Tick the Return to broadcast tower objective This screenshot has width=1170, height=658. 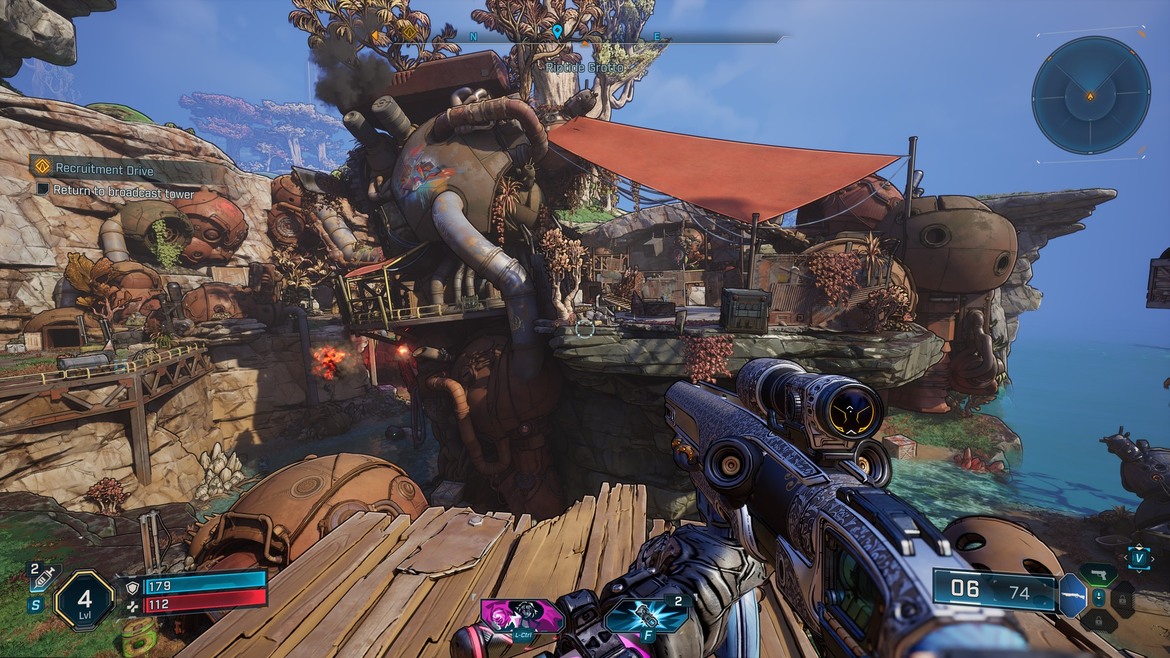(x=43, y=189)
